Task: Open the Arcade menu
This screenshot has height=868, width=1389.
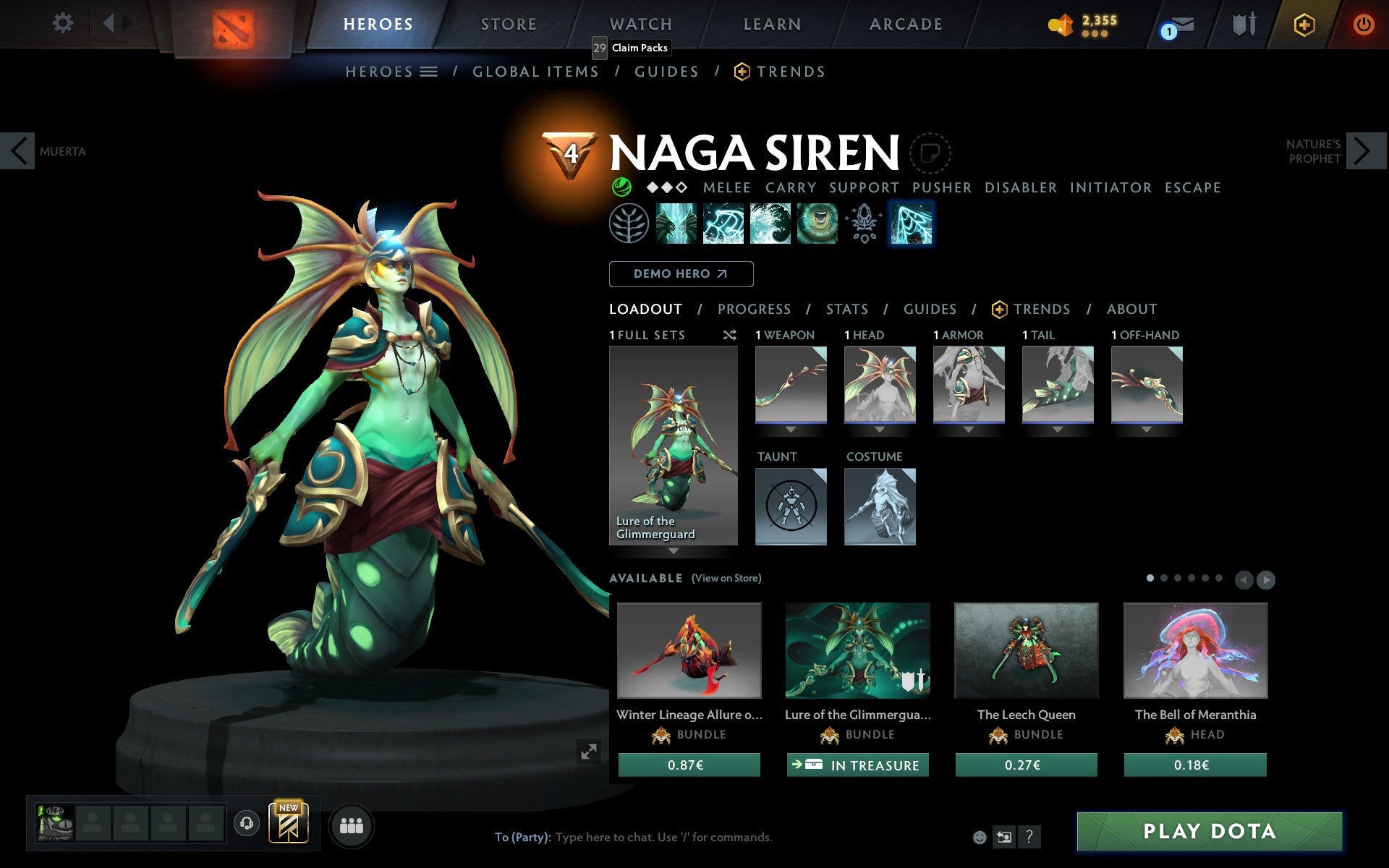Action: [x=906, y=24]
